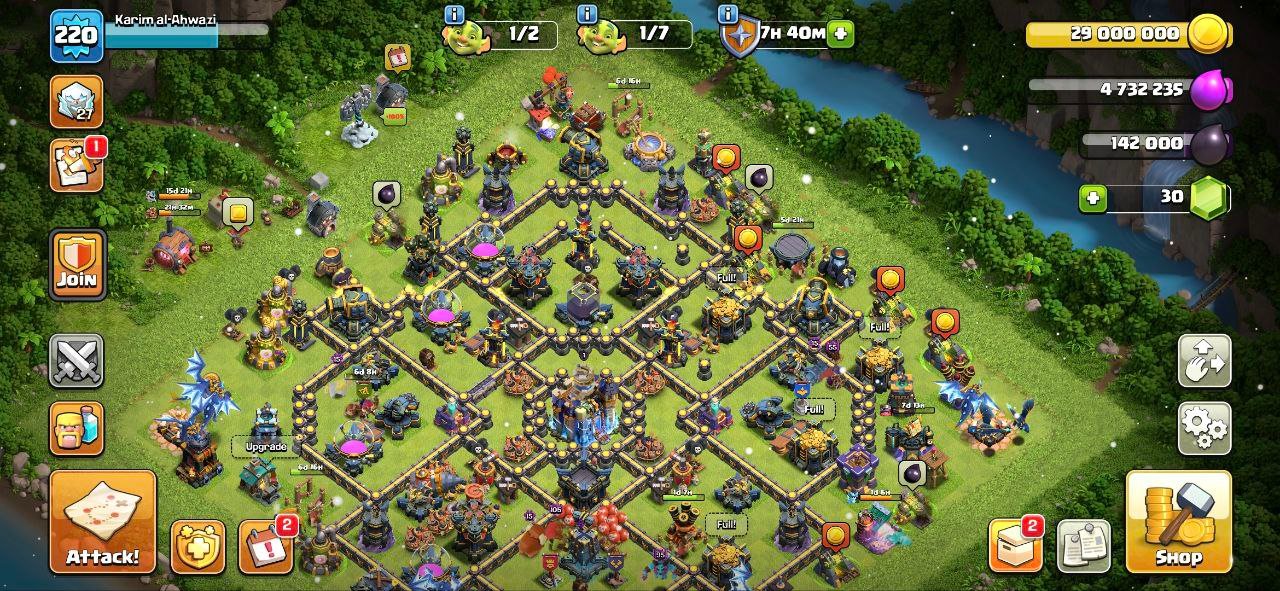The height and width of the screenshot is (591, 1280).
Task: Toggle the layout editor hand button
Action: point(1204,361)
